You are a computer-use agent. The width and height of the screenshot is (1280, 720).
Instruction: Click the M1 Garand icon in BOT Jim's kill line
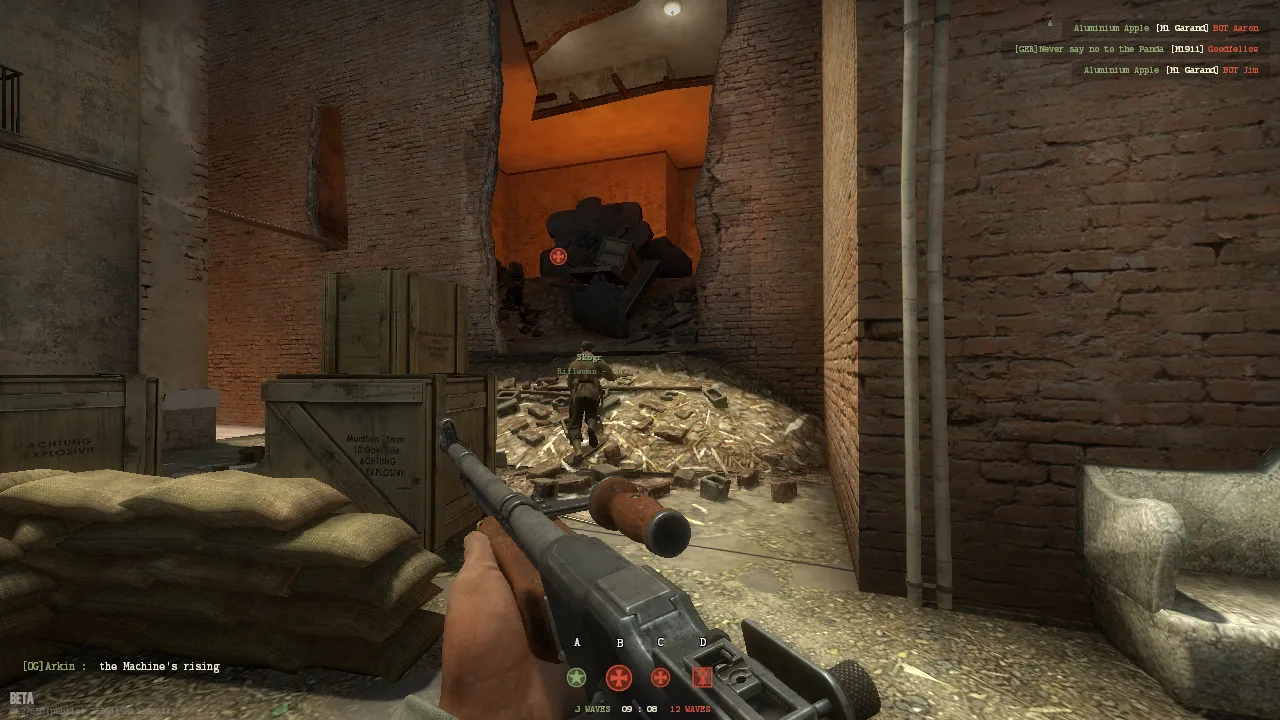(x=1193, y=69)
